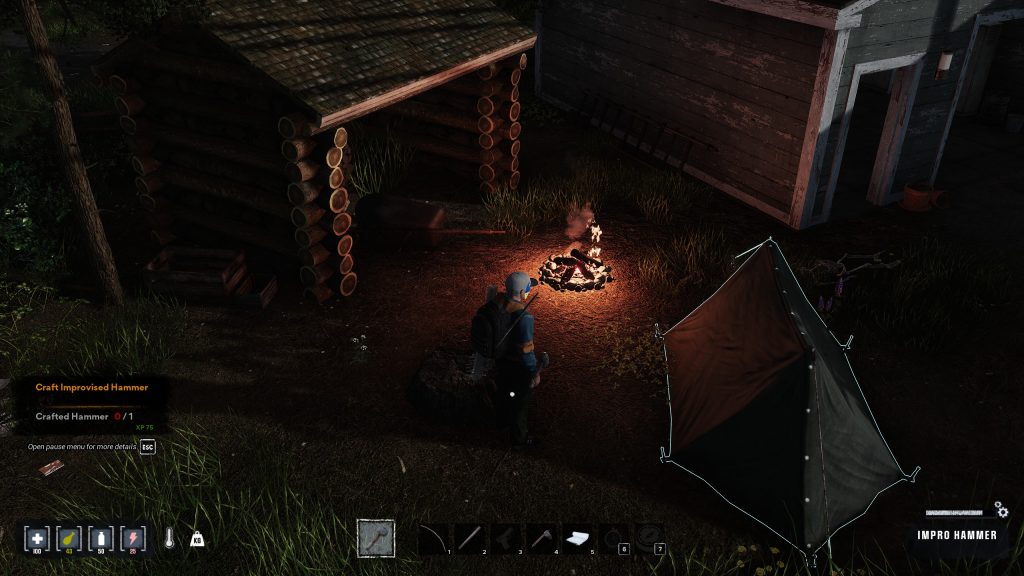The image size is (1024, 576).
Task: Choose the wooden stick in slot 2
Action: (x=470, y=538)
